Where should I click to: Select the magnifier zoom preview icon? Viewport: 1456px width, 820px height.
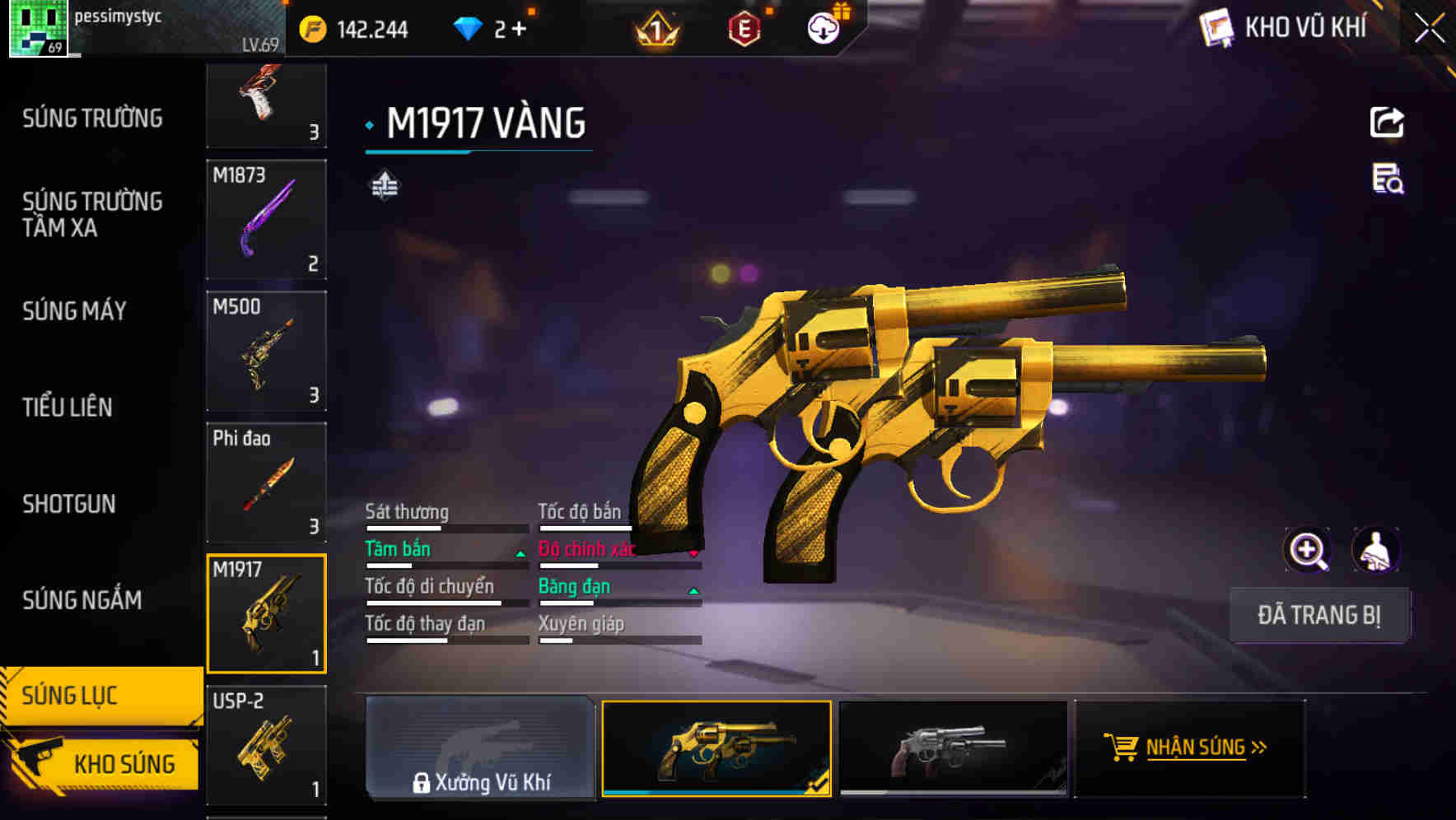pyautogui.click(x=1306, y=549)
